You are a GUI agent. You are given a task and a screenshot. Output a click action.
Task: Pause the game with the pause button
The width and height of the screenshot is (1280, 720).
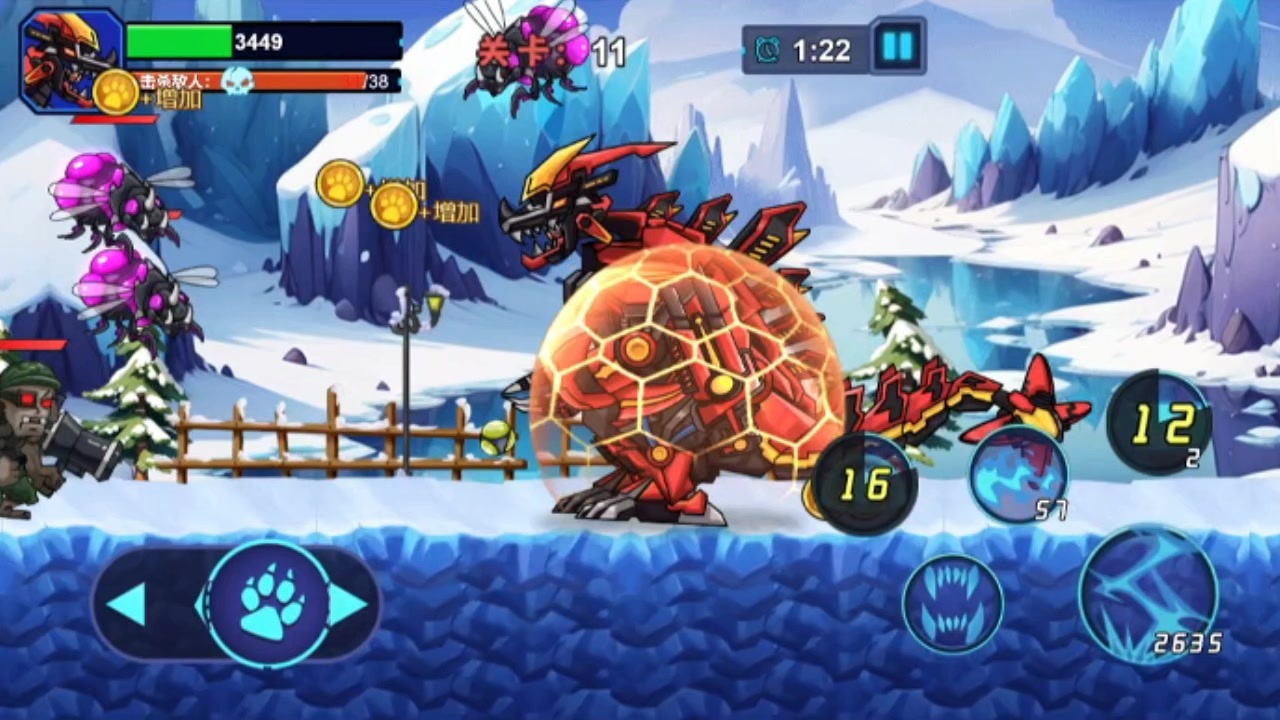point(897,46)
